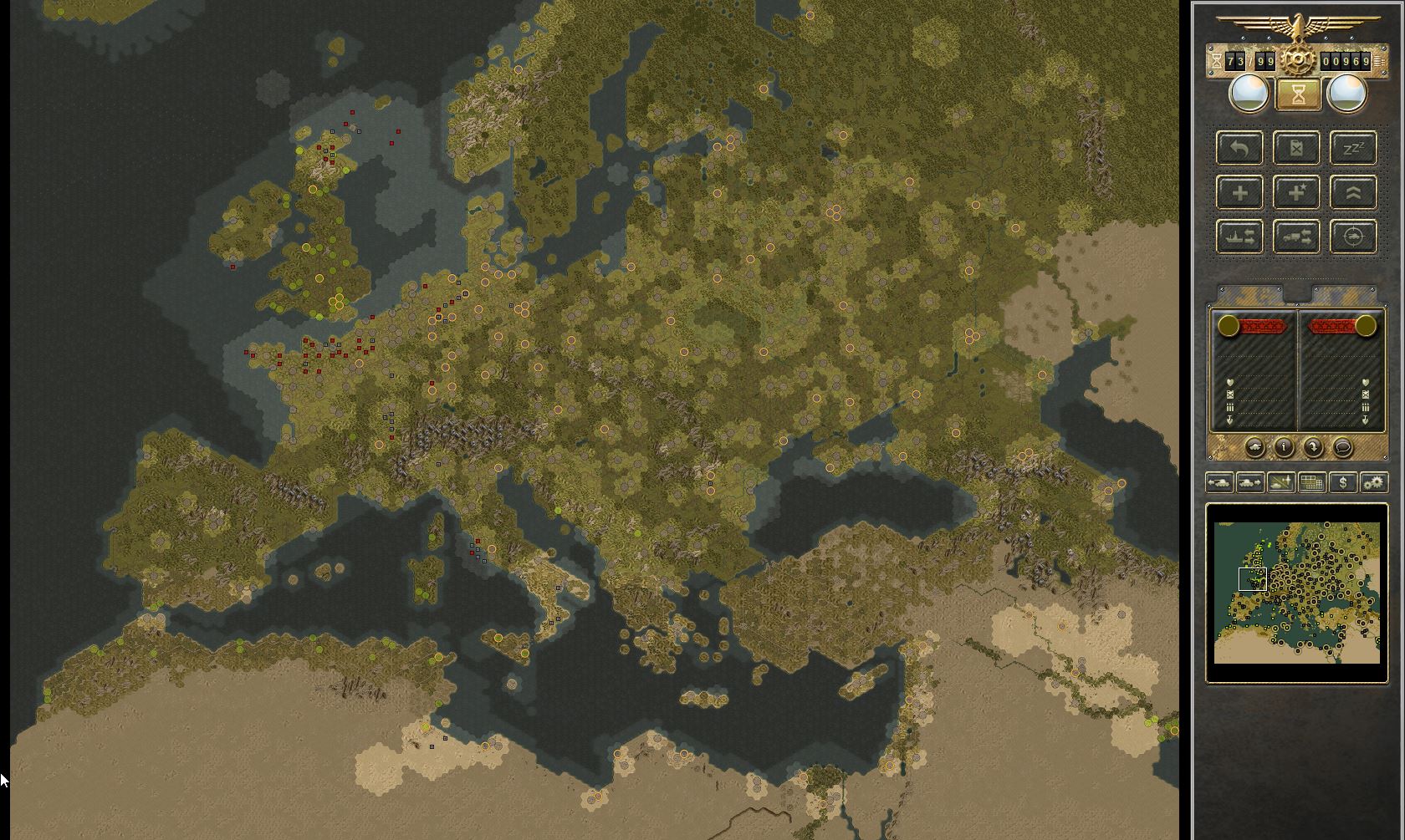This screenshot has height=840, width=1405.
Task: Click the reinforce plus icon
Action: [1240, 192]
